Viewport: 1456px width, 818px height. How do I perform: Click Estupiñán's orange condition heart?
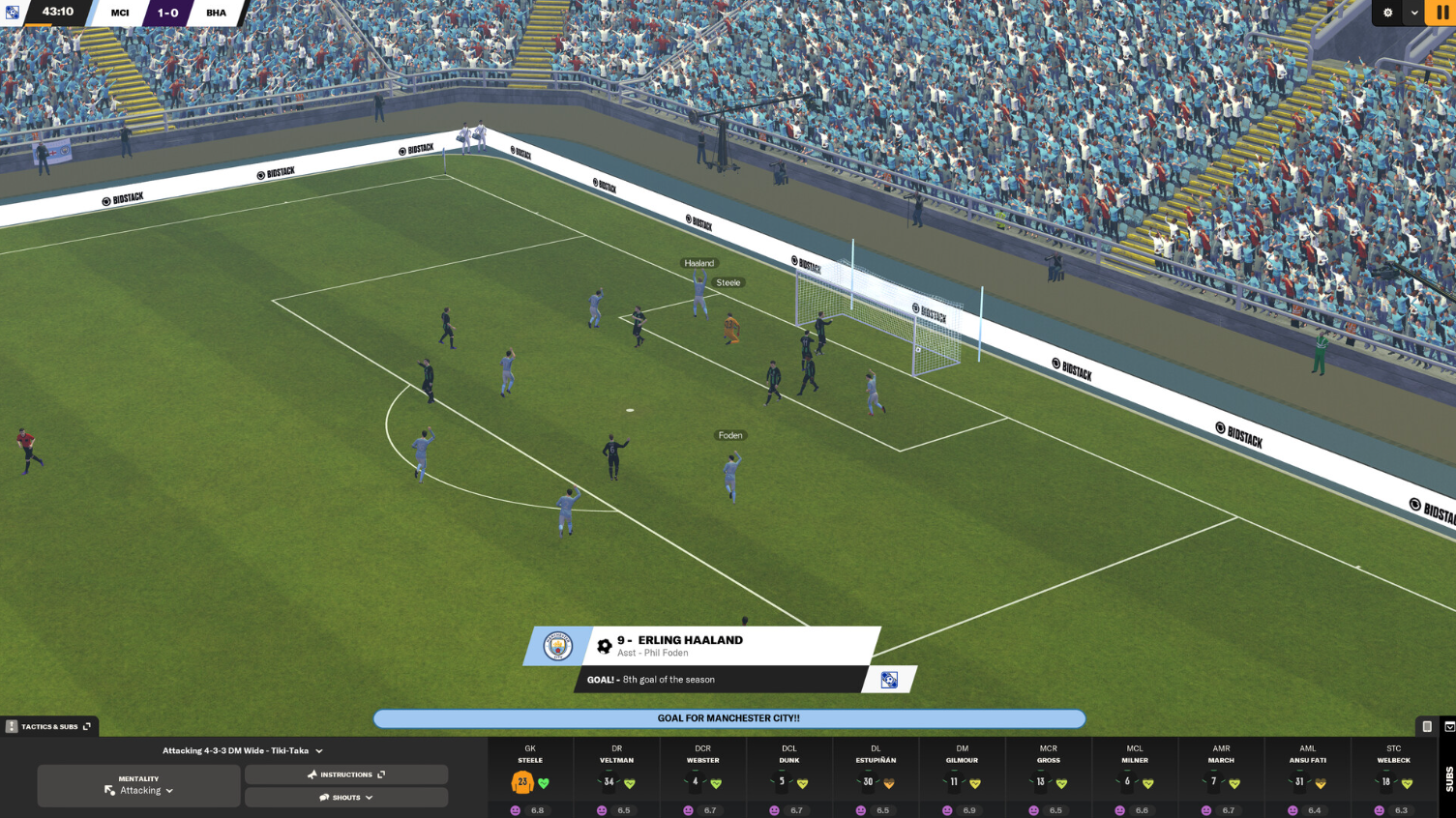(889, 781)
